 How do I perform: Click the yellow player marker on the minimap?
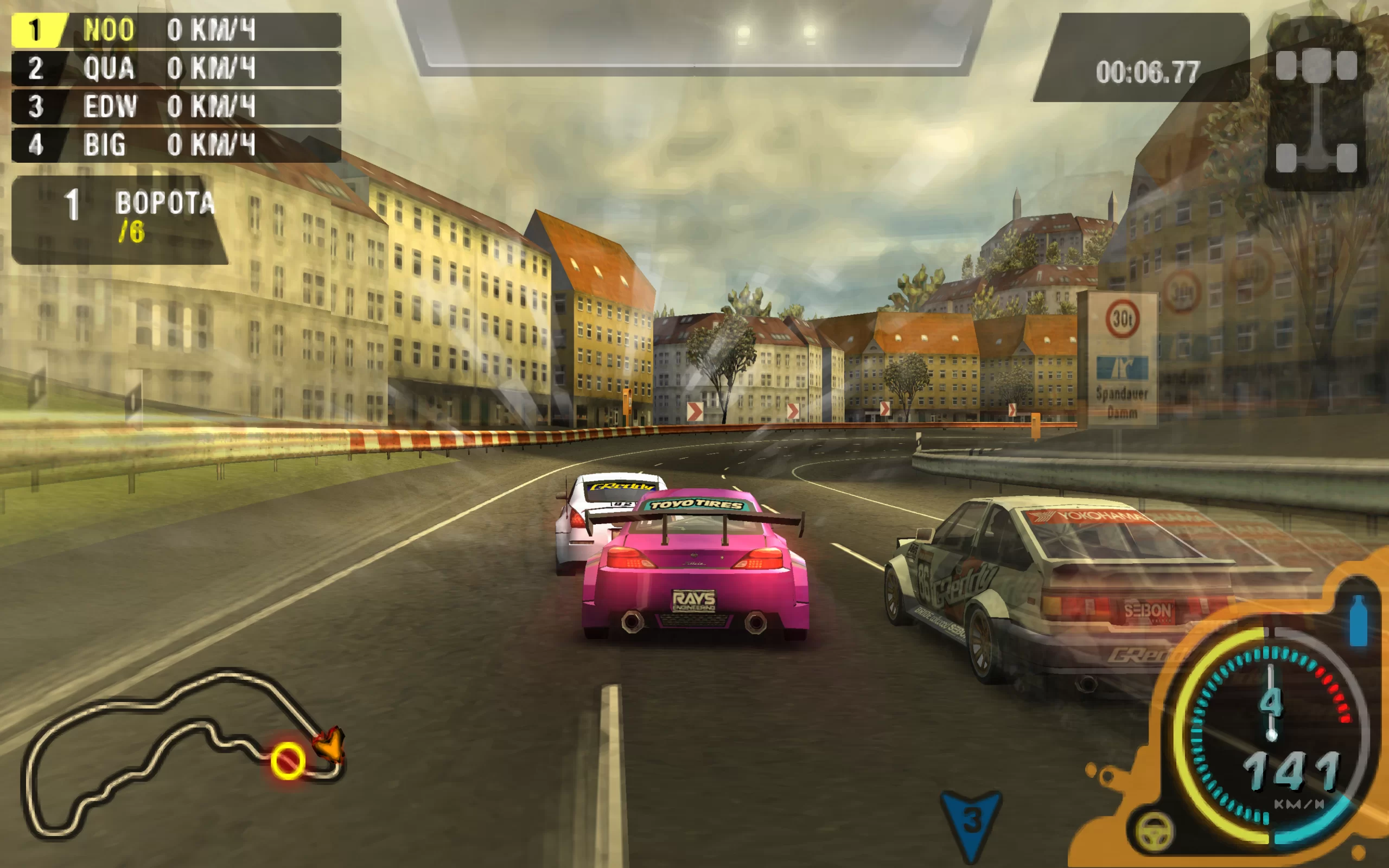coord(288,761)
